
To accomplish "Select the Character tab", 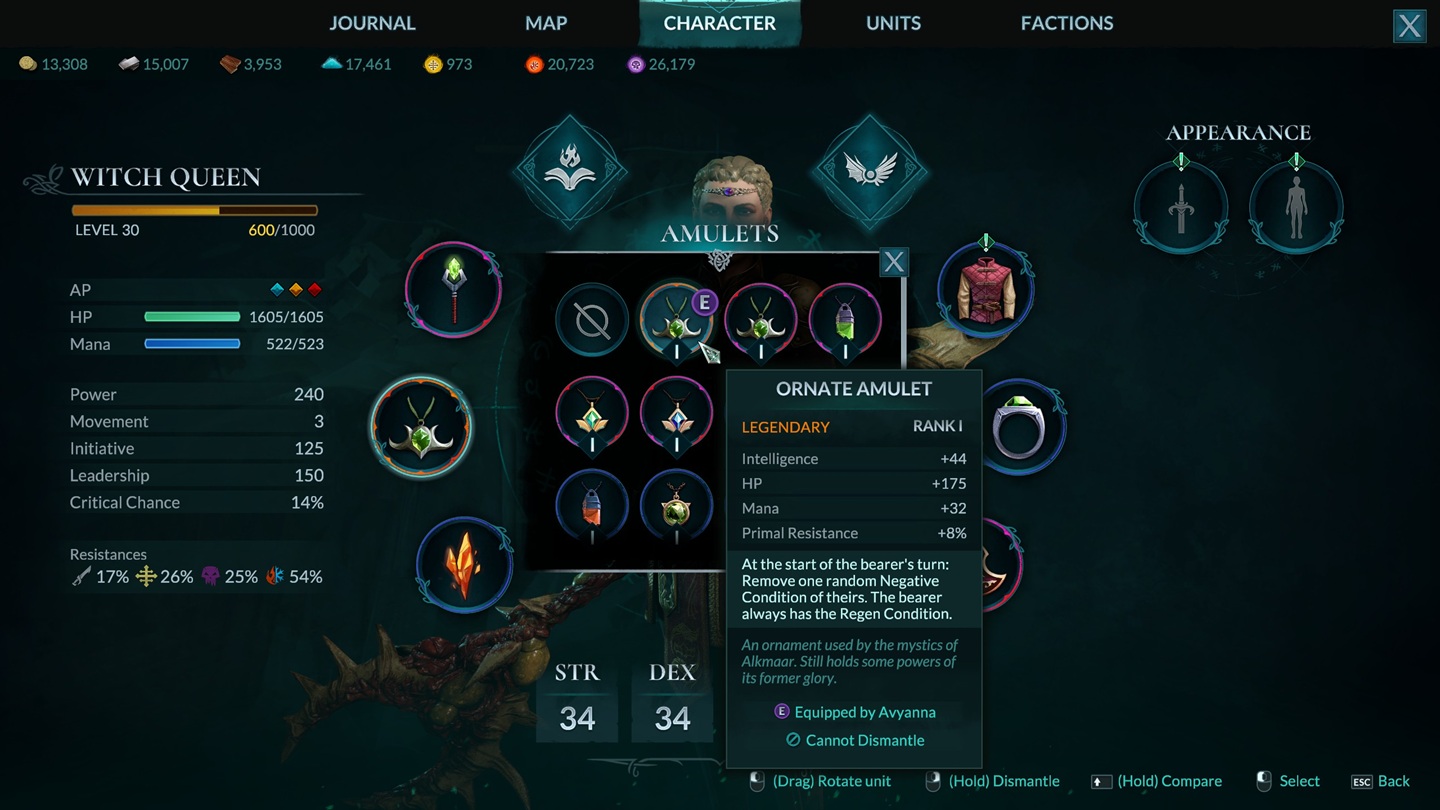I will pos(719,23).
